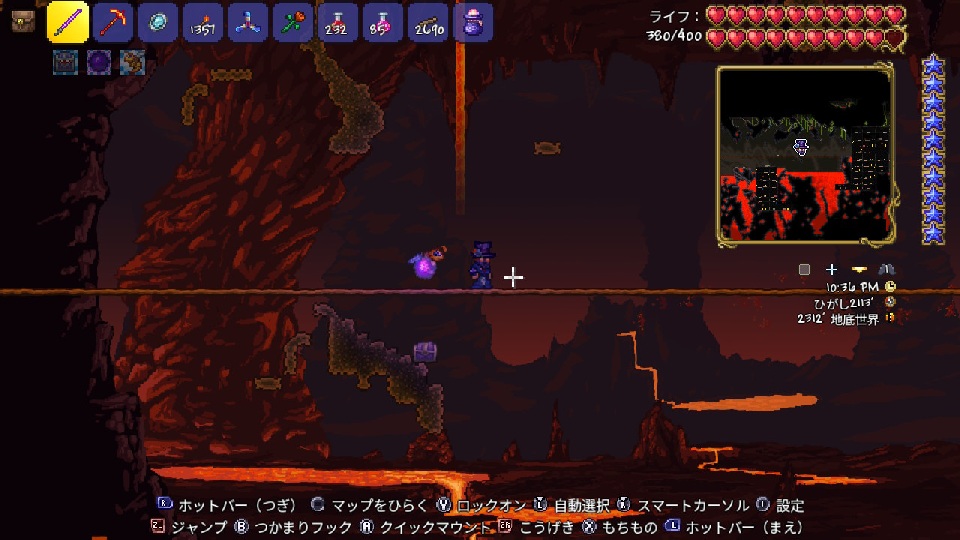
Task: Click the binoculars icon below the minimap
Action: point(886,269)
